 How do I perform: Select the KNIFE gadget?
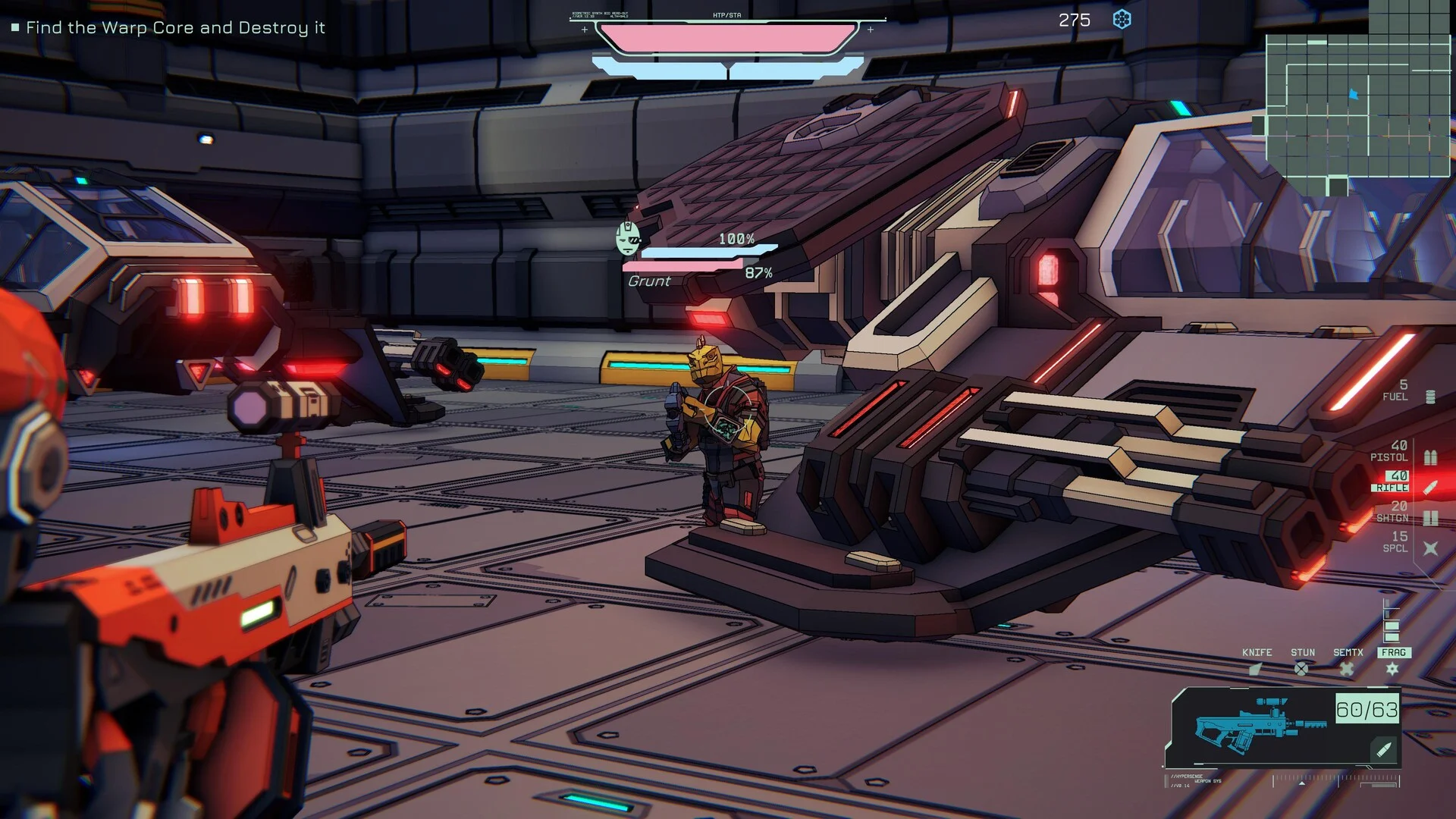[1257, 661]
